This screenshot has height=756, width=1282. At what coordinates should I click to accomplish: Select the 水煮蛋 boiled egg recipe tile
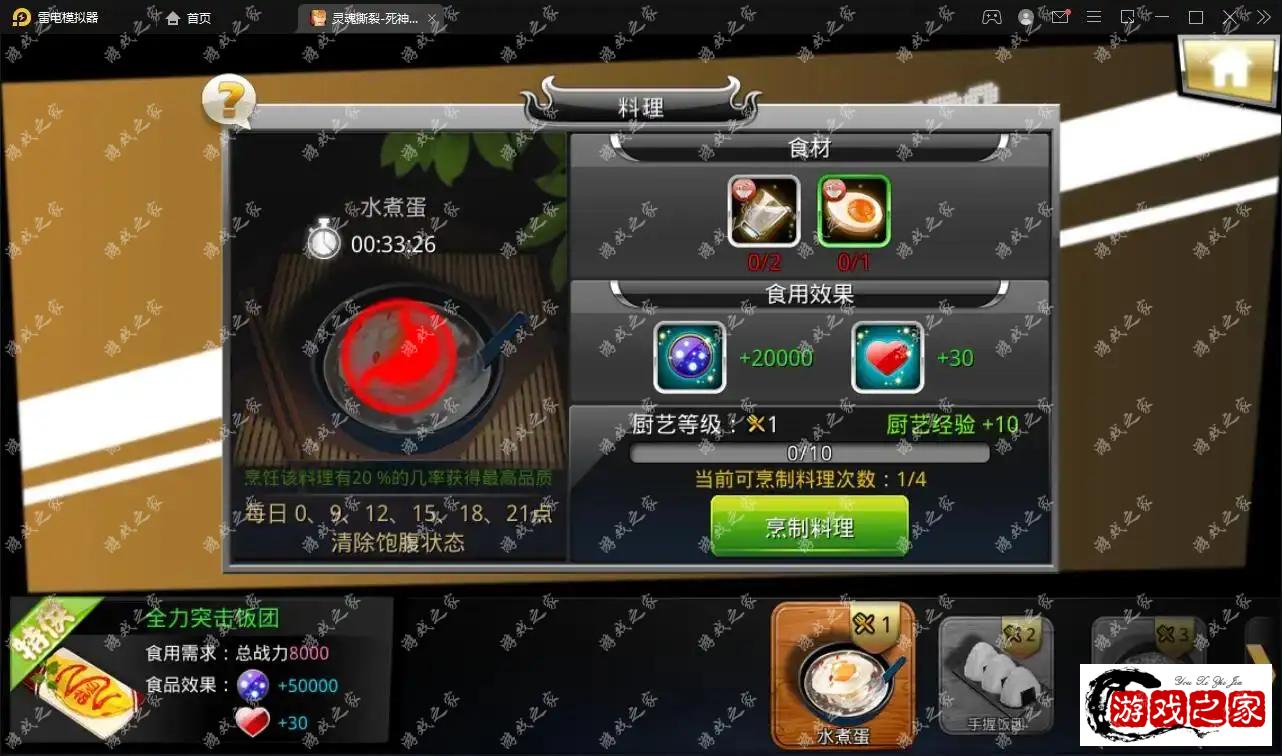coord(843,675)
